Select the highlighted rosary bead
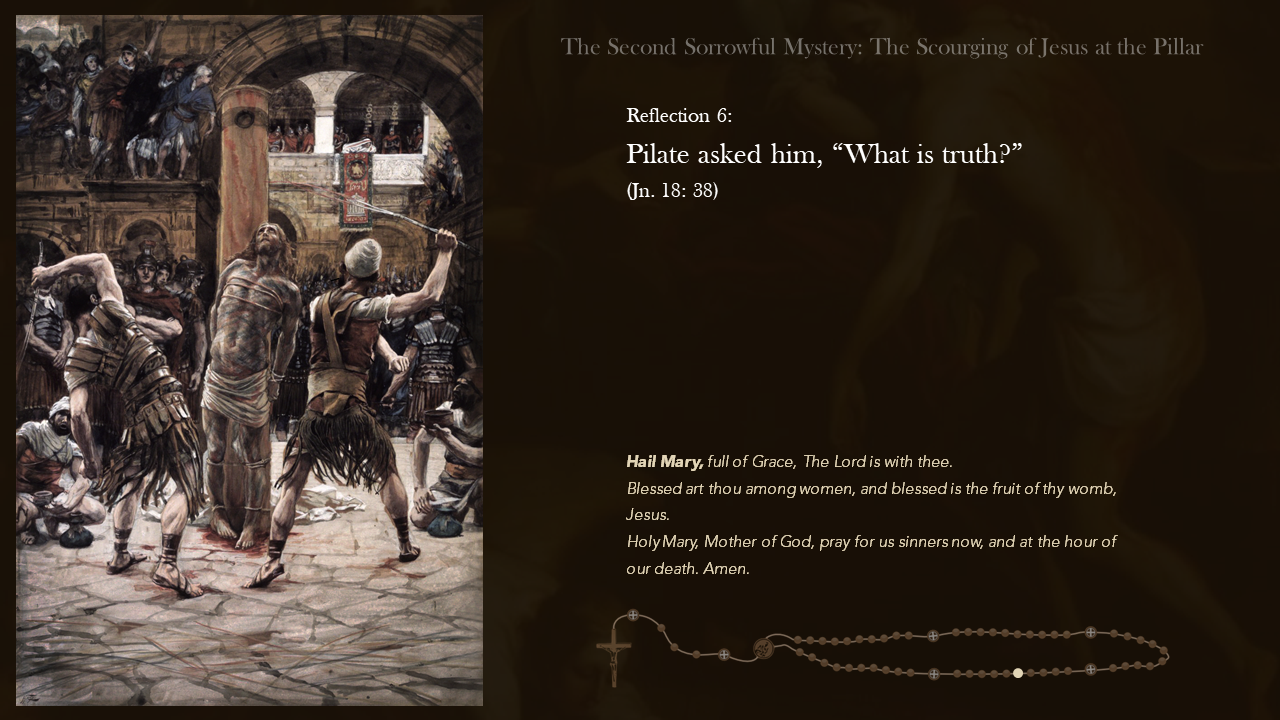 coord(1018,673)
